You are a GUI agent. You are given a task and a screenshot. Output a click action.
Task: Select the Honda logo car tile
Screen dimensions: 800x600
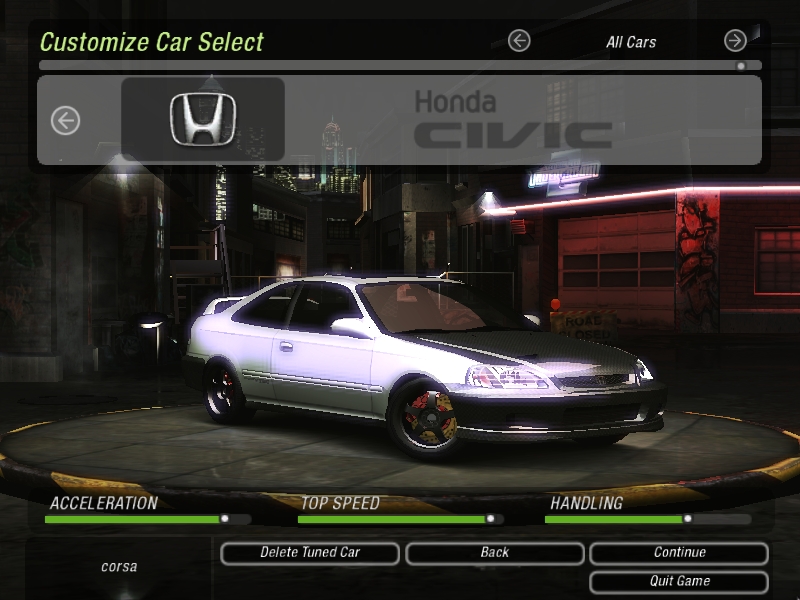click(x=203, y=119)
